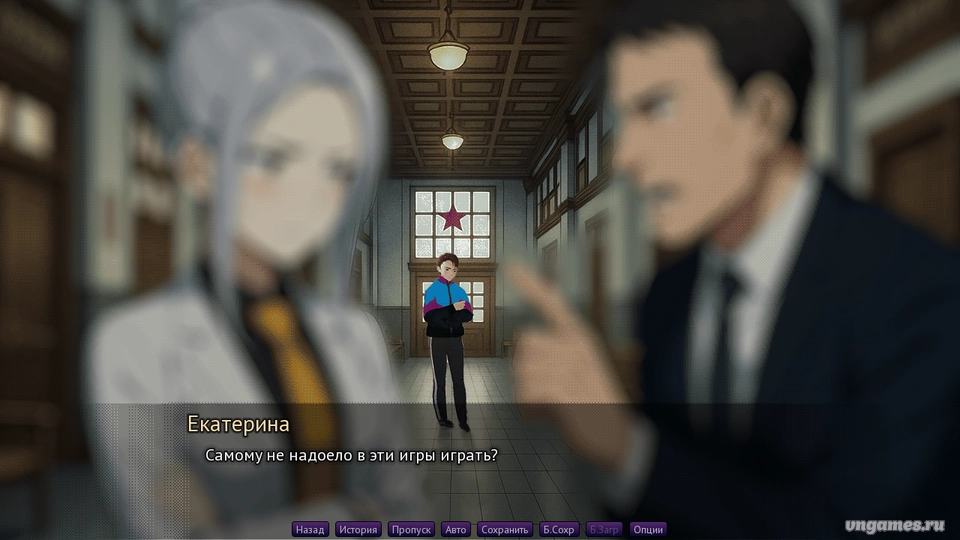Viewport: 960px width, 540px height.
Task: Toggle Авто auto-advance mode
Action: pos(456,529)
